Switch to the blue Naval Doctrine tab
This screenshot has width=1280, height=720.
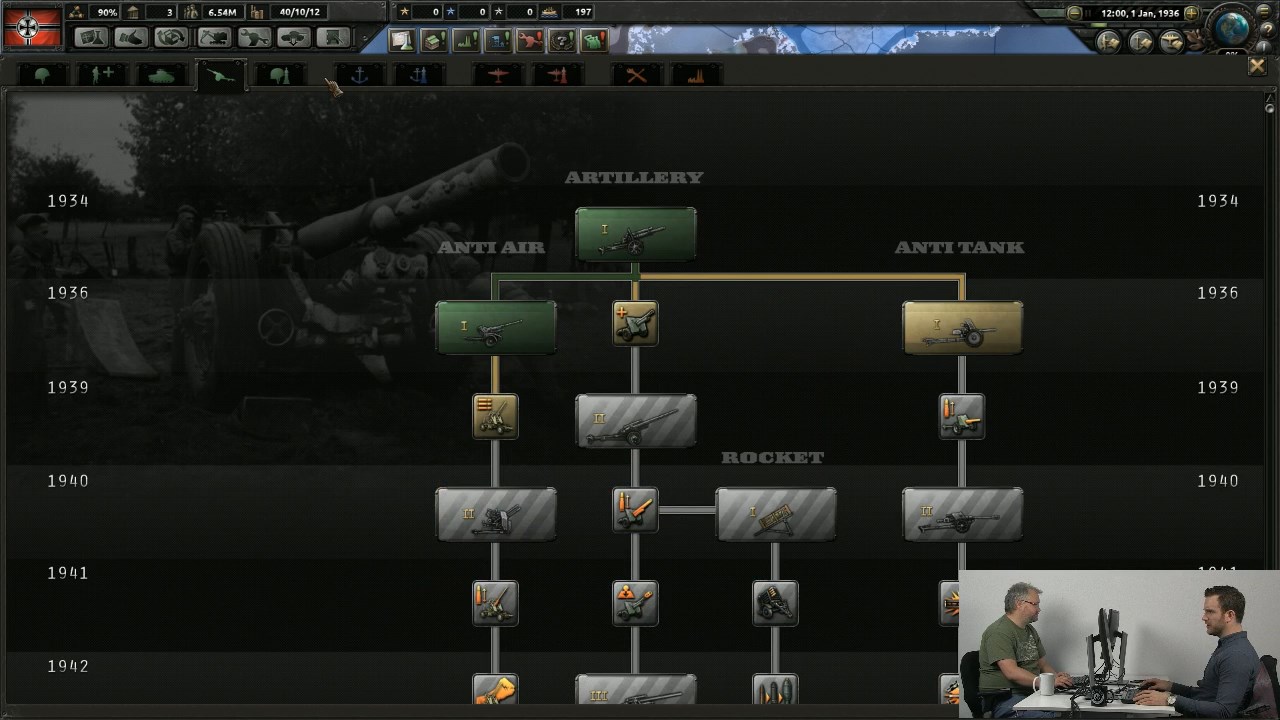417,73
